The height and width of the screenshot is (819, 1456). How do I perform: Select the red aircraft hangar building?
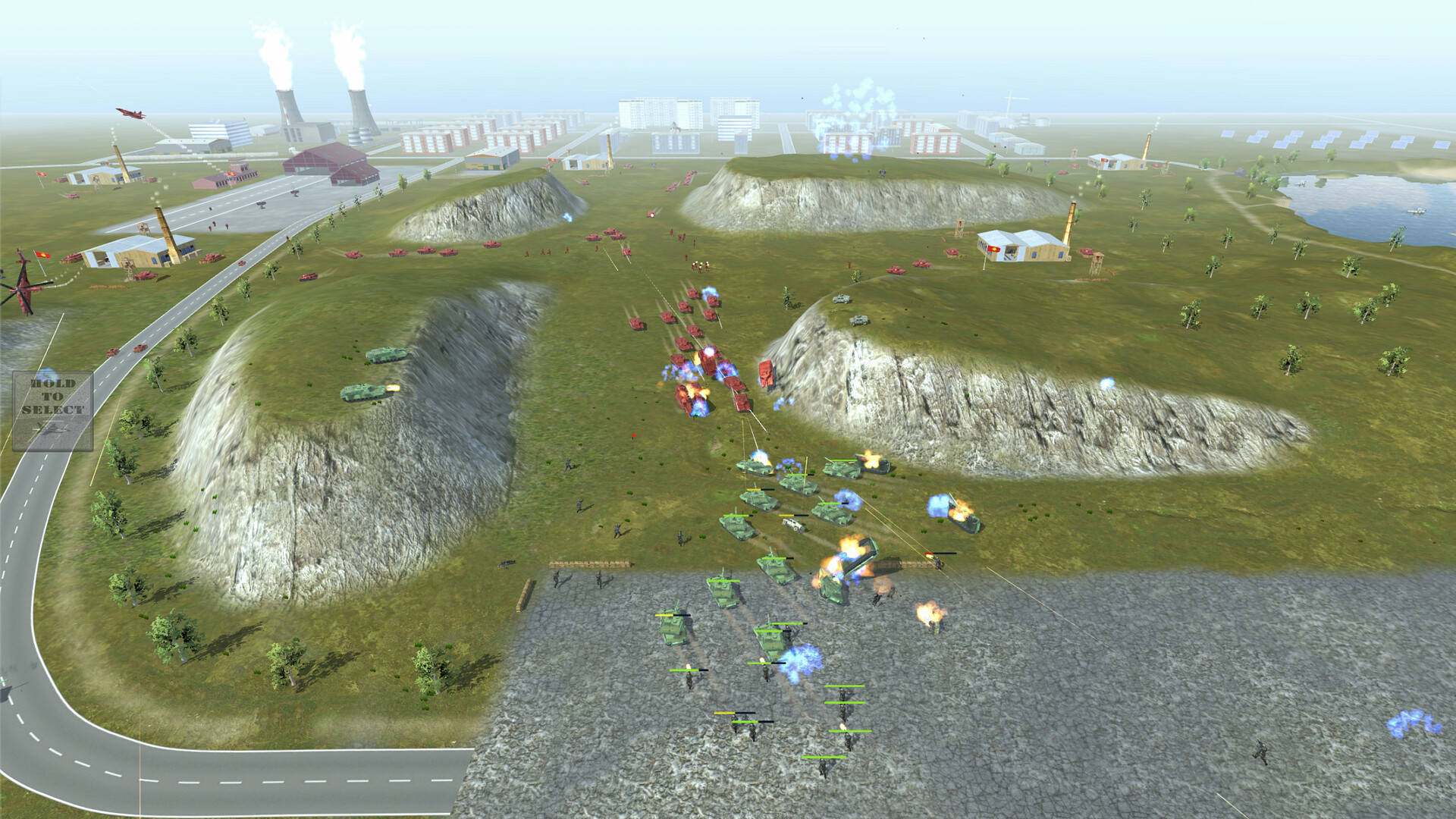322,159
